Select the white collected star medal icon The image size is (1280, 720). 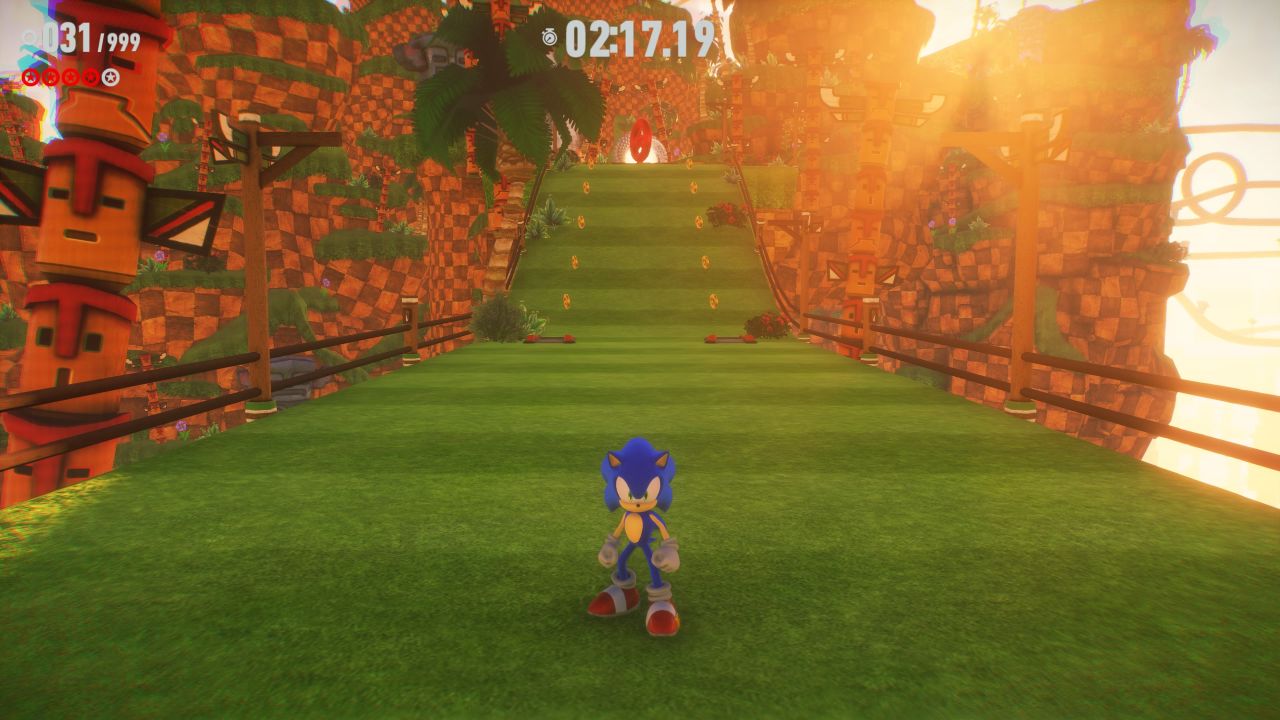110,77
